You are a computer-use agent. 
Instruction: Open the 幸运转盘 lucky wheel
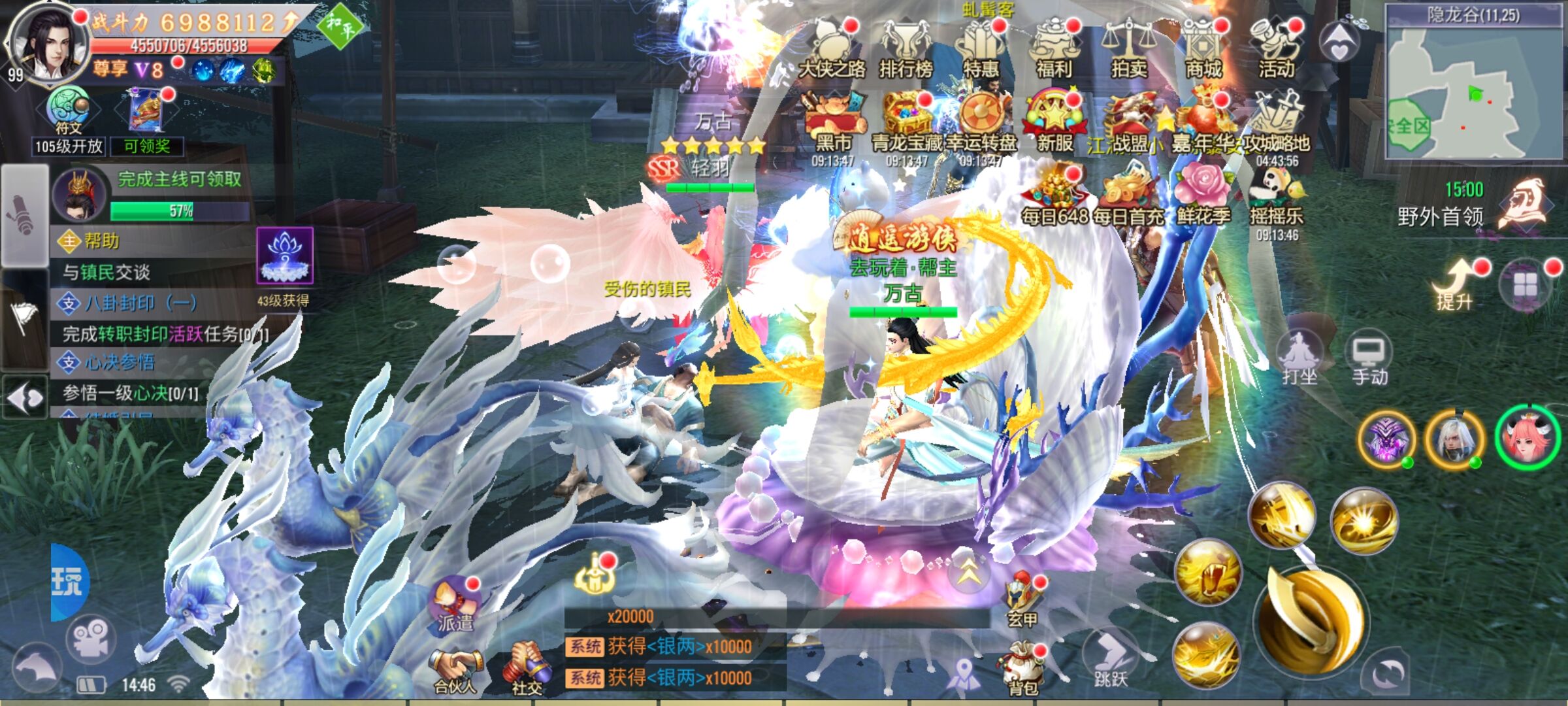(x=981, y=123)
